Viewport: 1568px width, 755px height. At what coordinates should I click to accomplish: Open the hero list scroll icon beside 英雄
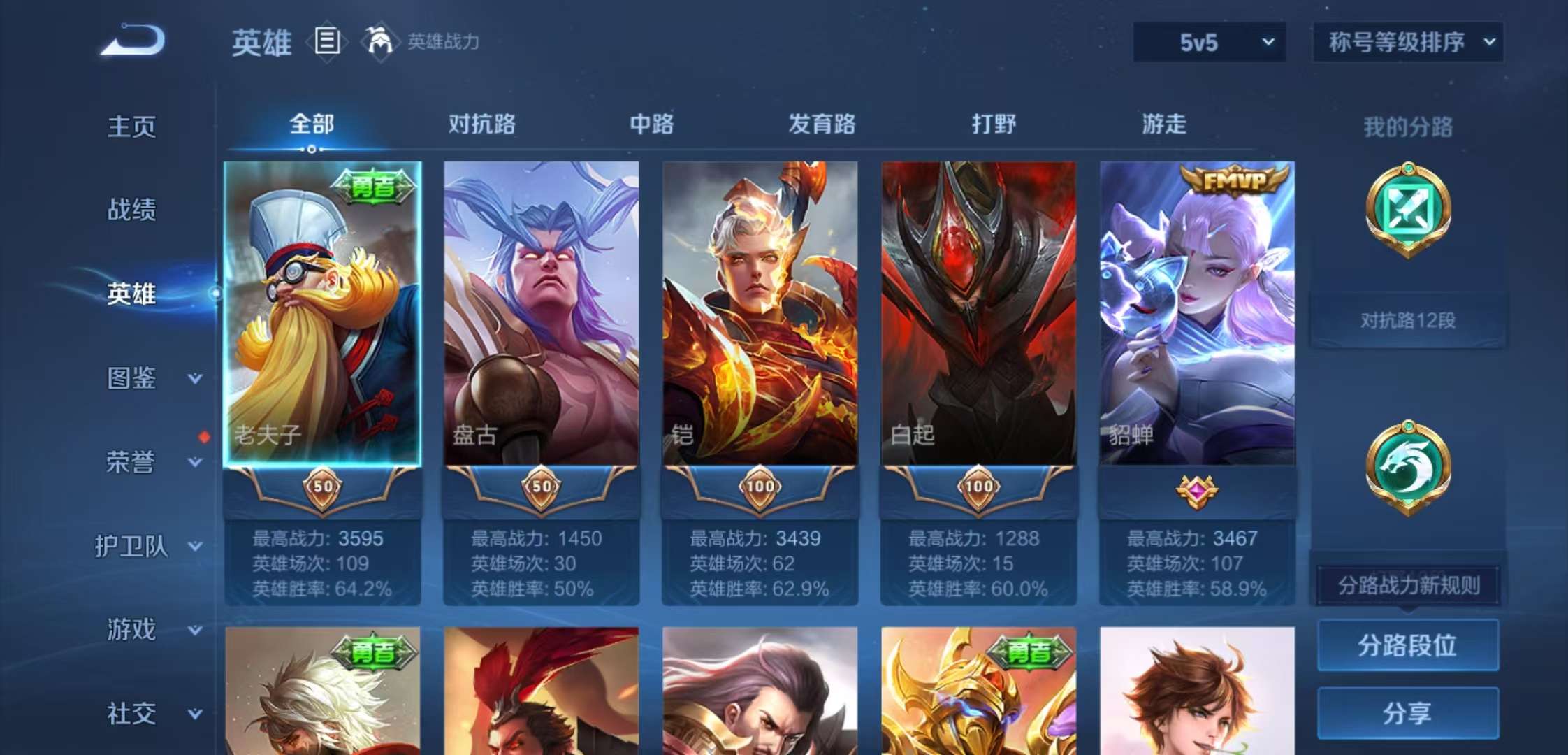click(x=326, y=42)
